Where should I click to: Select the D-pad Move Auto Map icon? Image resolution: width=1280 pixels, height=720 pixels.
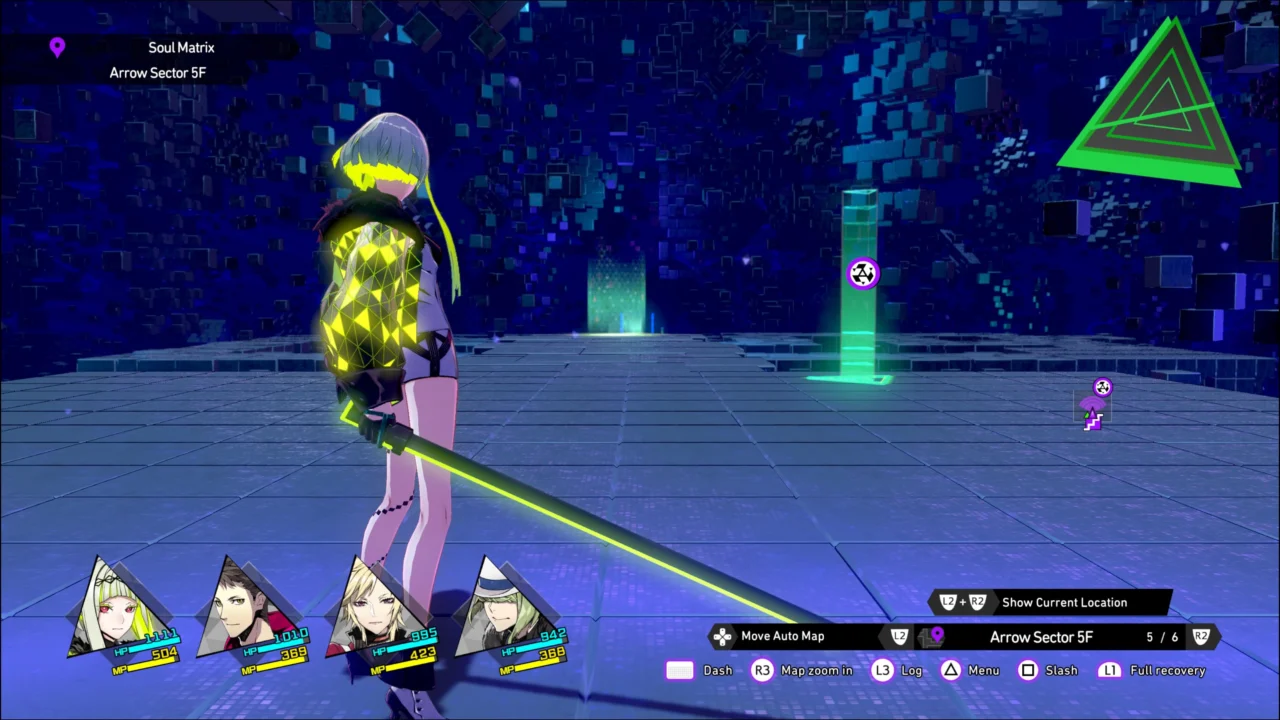(x=722, y=636)
